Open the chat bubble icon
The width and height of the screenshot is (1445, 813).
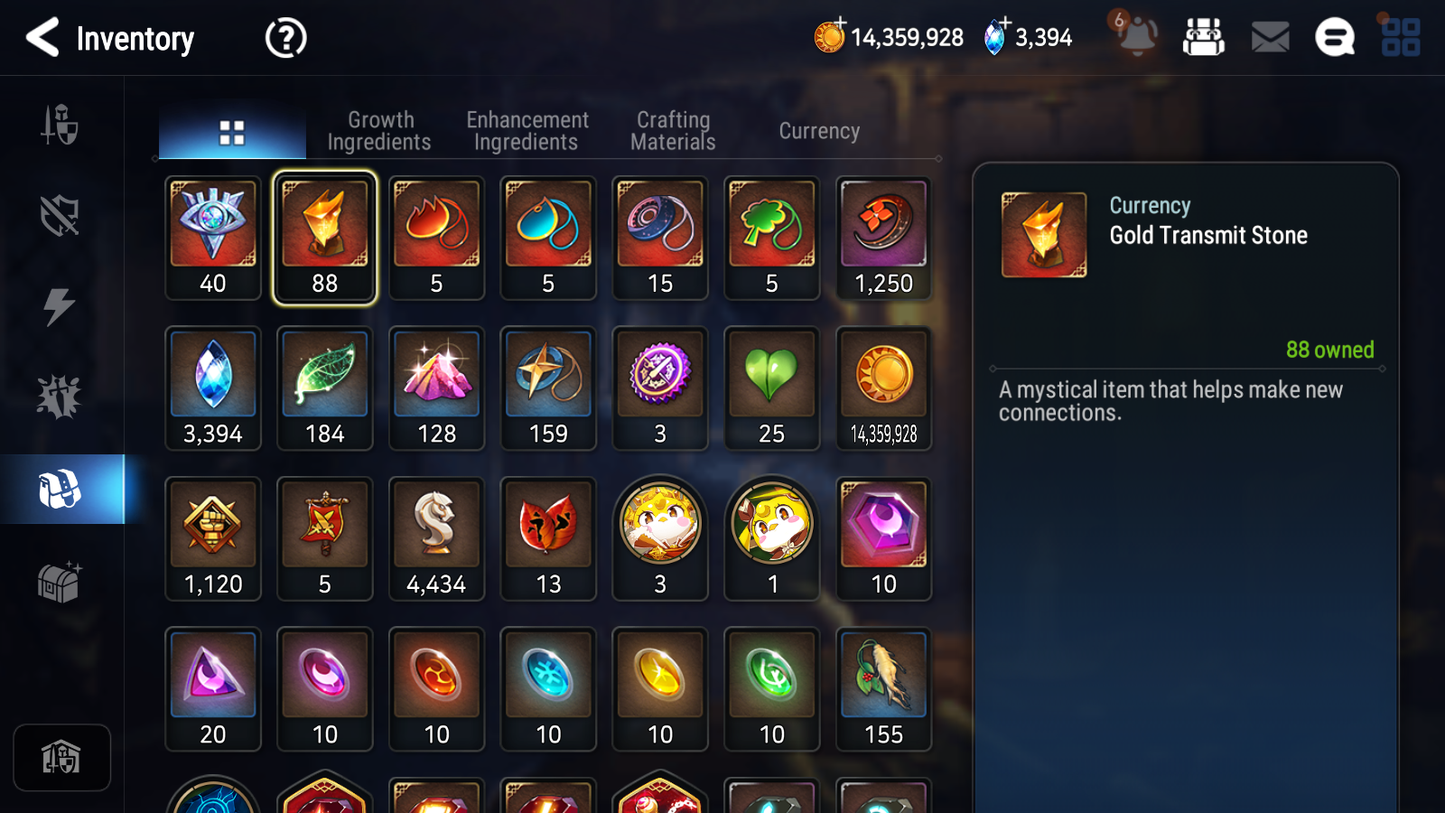coord(1334,38)
